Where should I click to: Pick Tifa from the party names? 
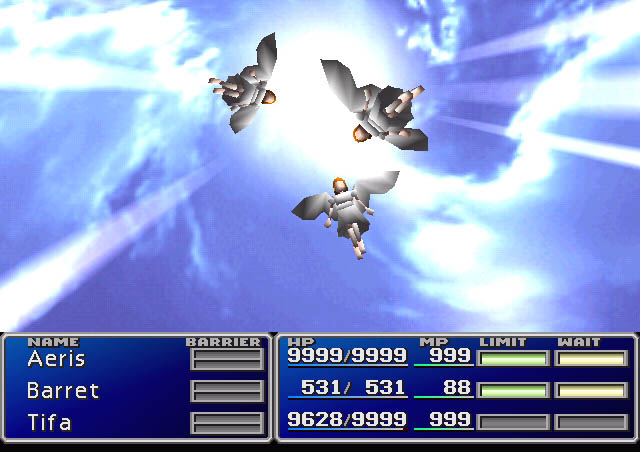tap(50, 423)
